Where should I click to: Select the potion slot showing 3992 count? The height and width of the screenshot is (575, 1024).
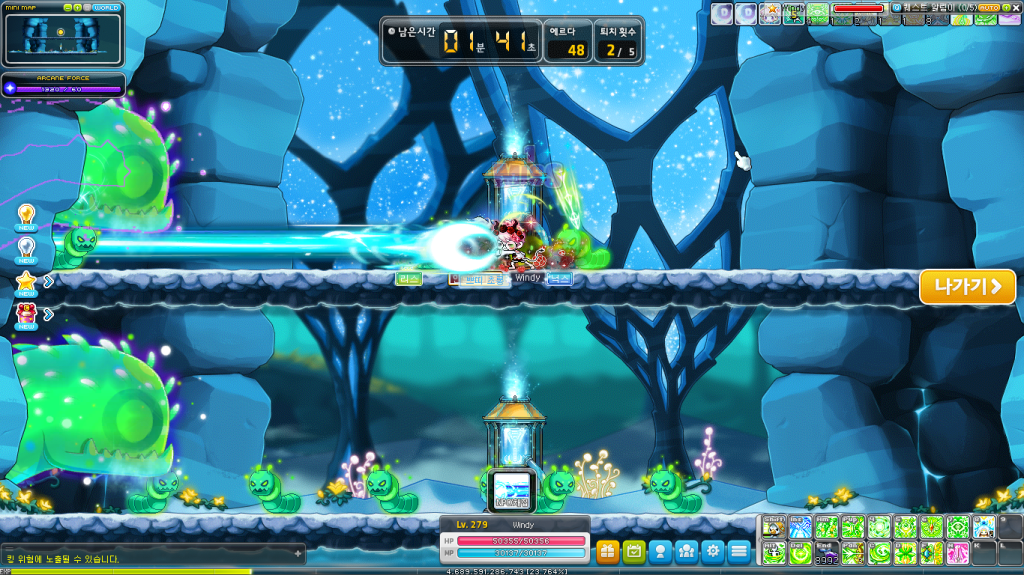[827, 553]
